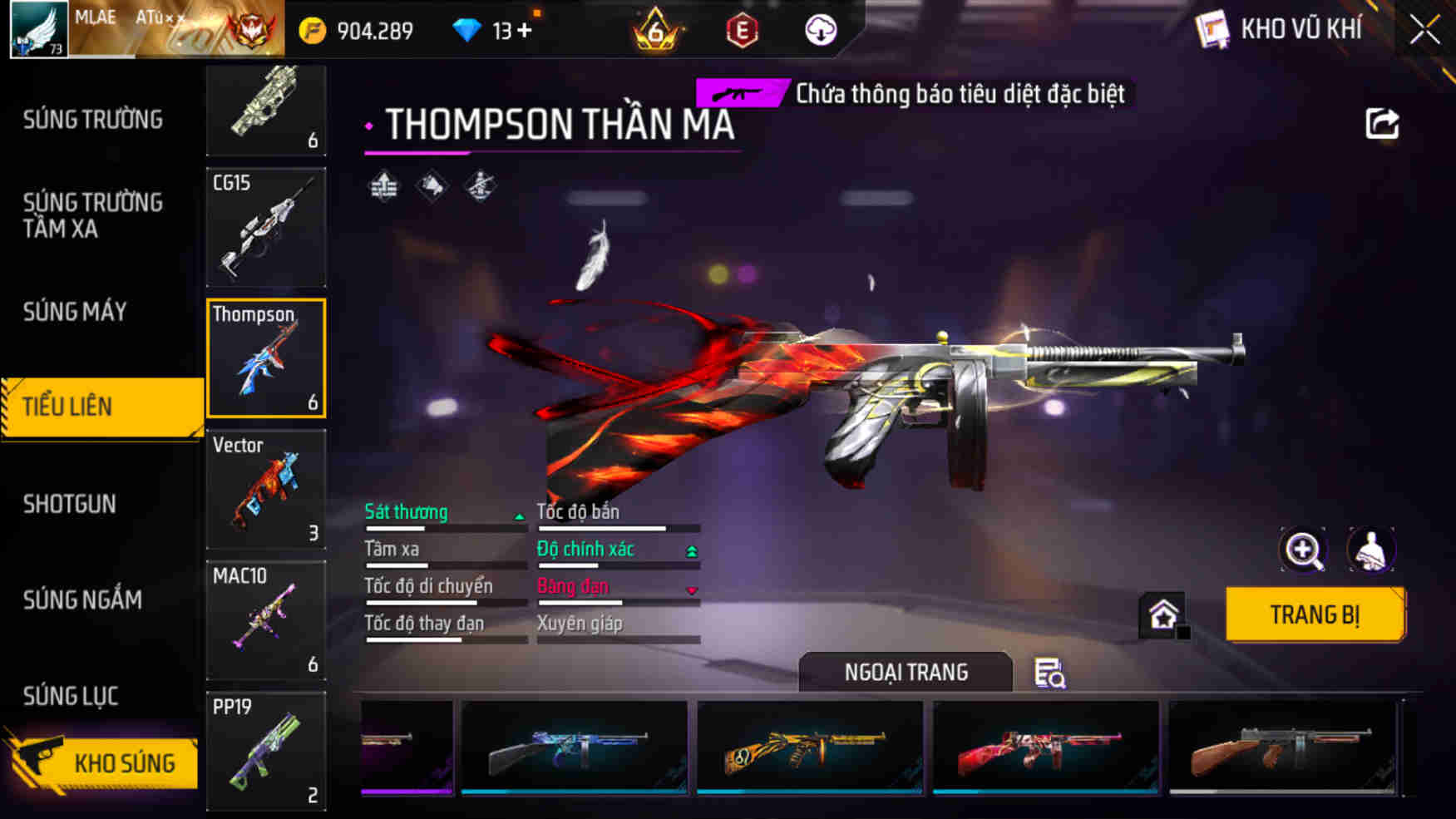Expand the Độ chính xác stat indicator
1456x819 pixels.
(690, 549)
